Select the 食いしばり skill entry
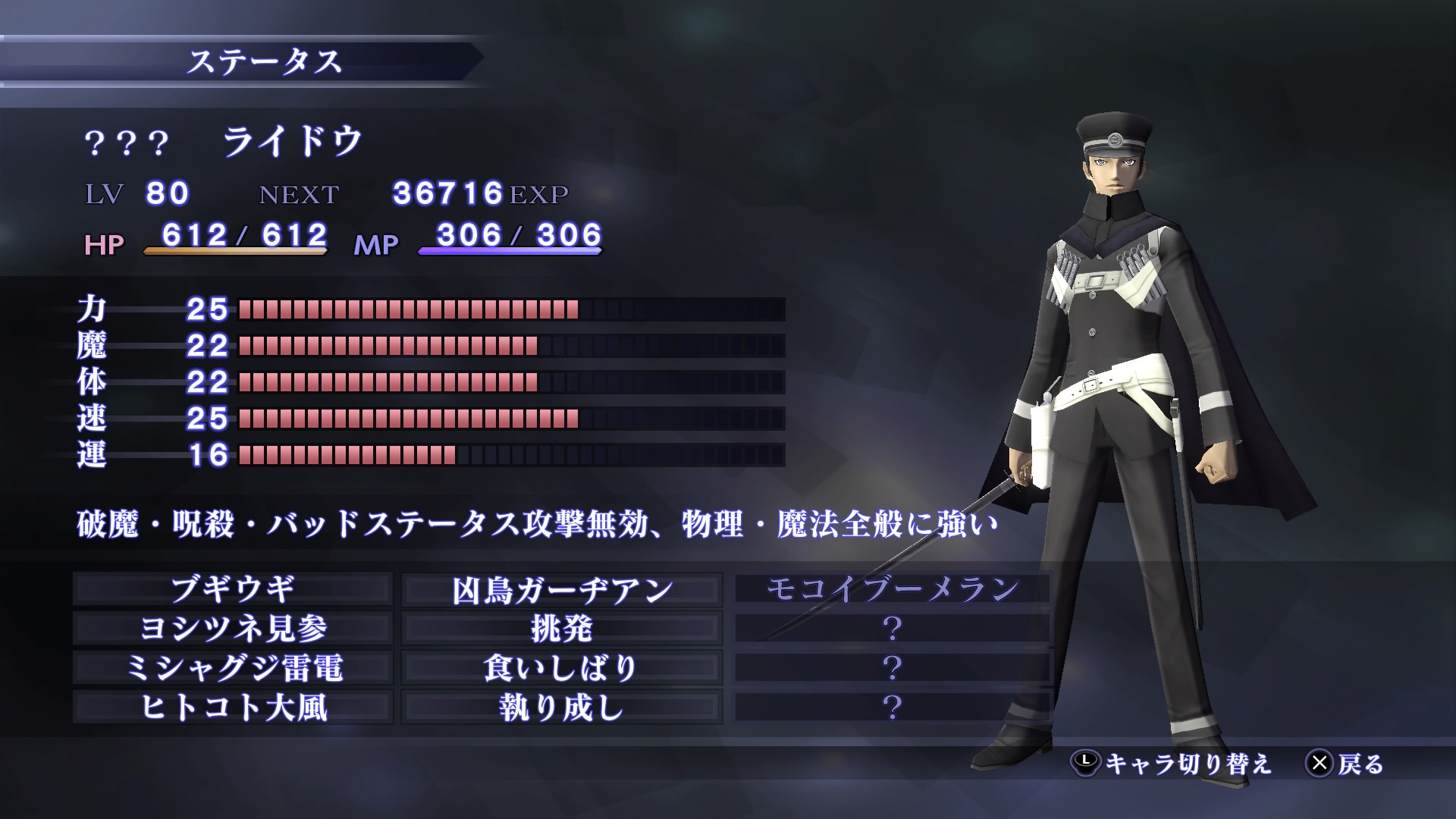Image resolution: width=1456 pixels, height=819 pixels. pos(562,668)
